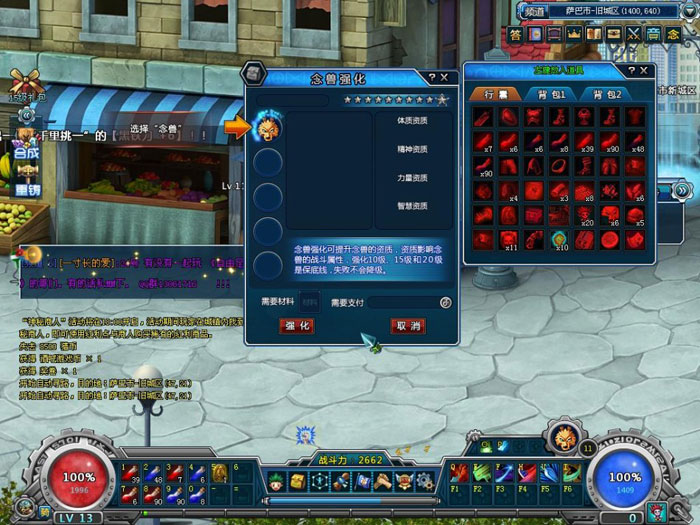Open help for the 念兽强化 window
The image size is (700, 525).
click(431, 77)
